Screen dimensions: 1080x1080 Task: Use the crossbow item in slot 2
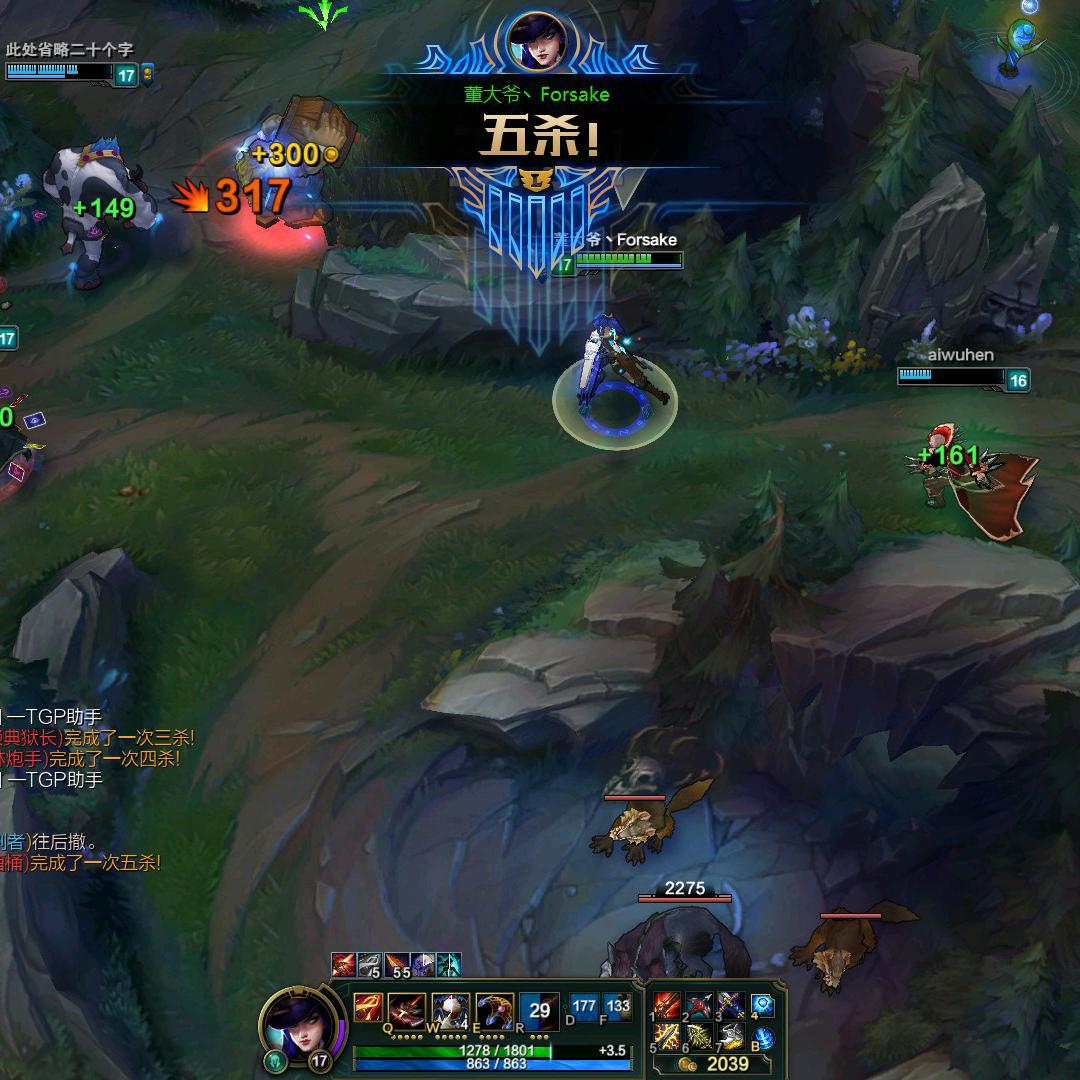click(699, 1005)
